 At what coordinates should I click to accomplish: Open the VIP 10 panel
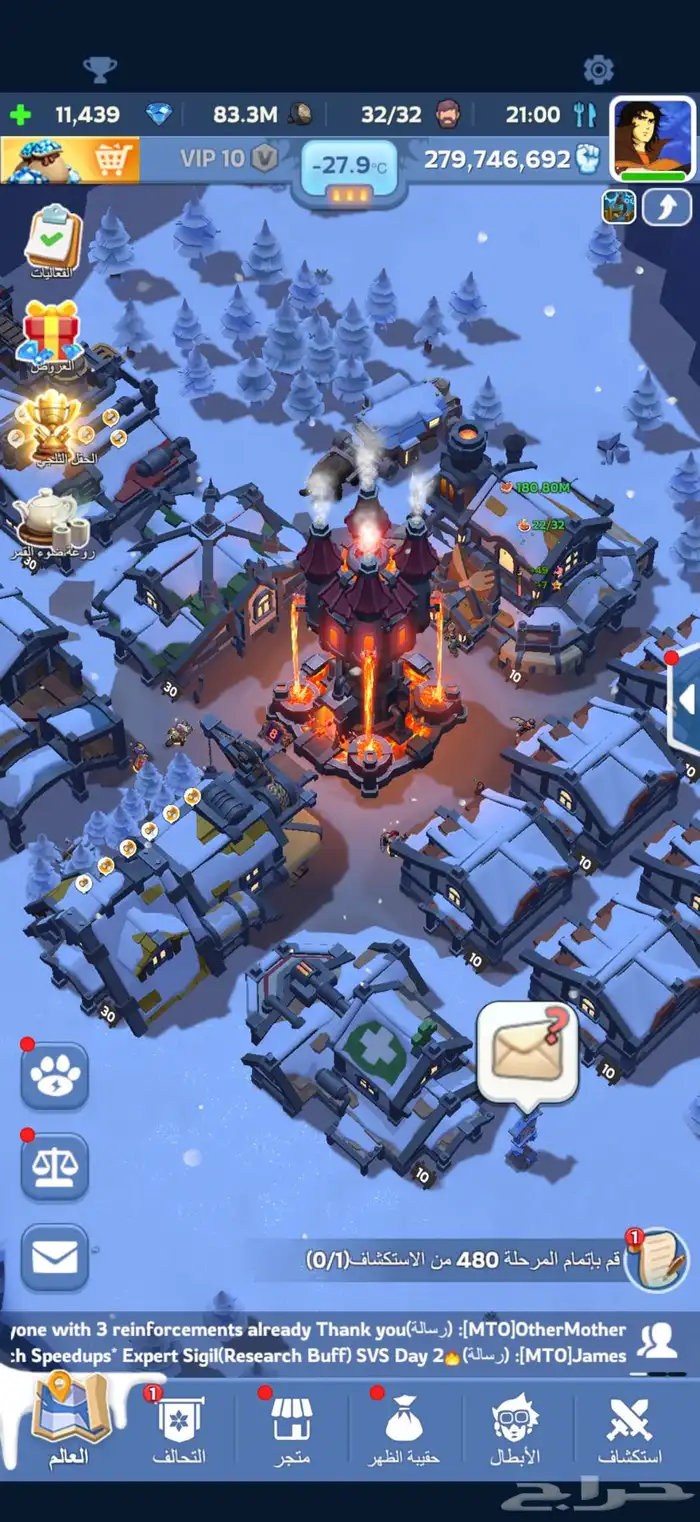point(228,158)
